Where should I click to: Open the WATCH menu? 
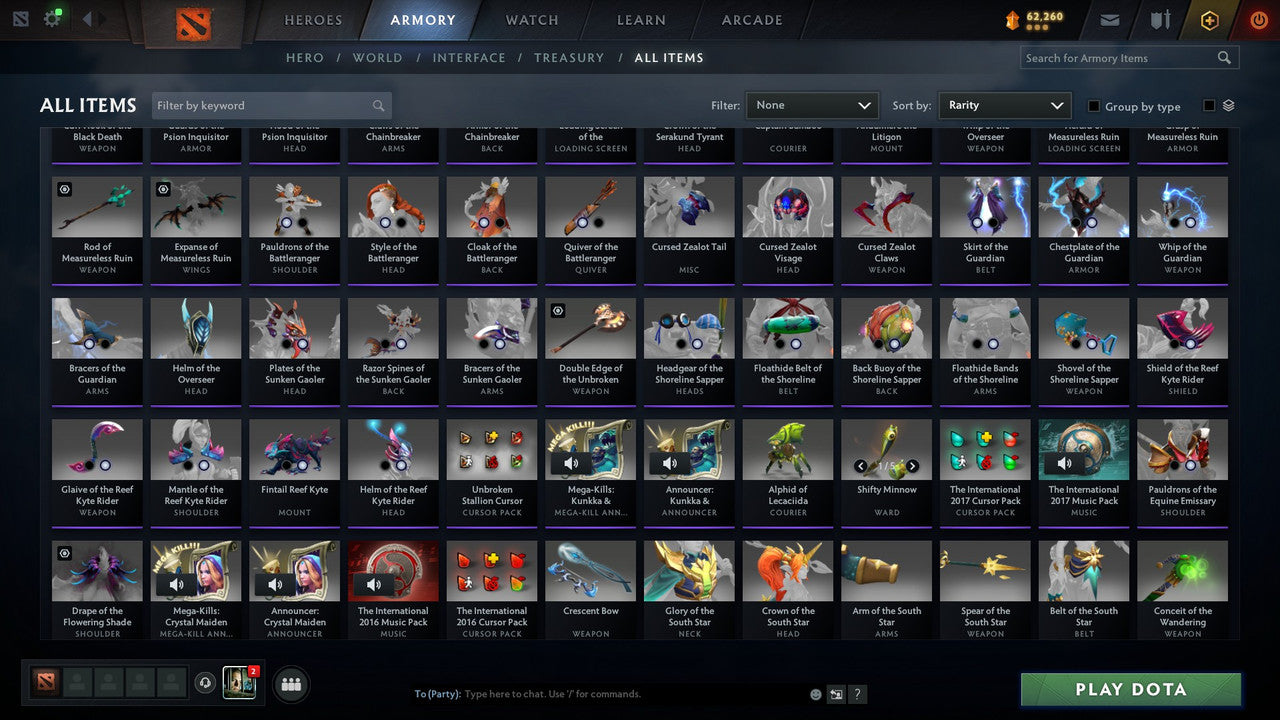(531, 19)
